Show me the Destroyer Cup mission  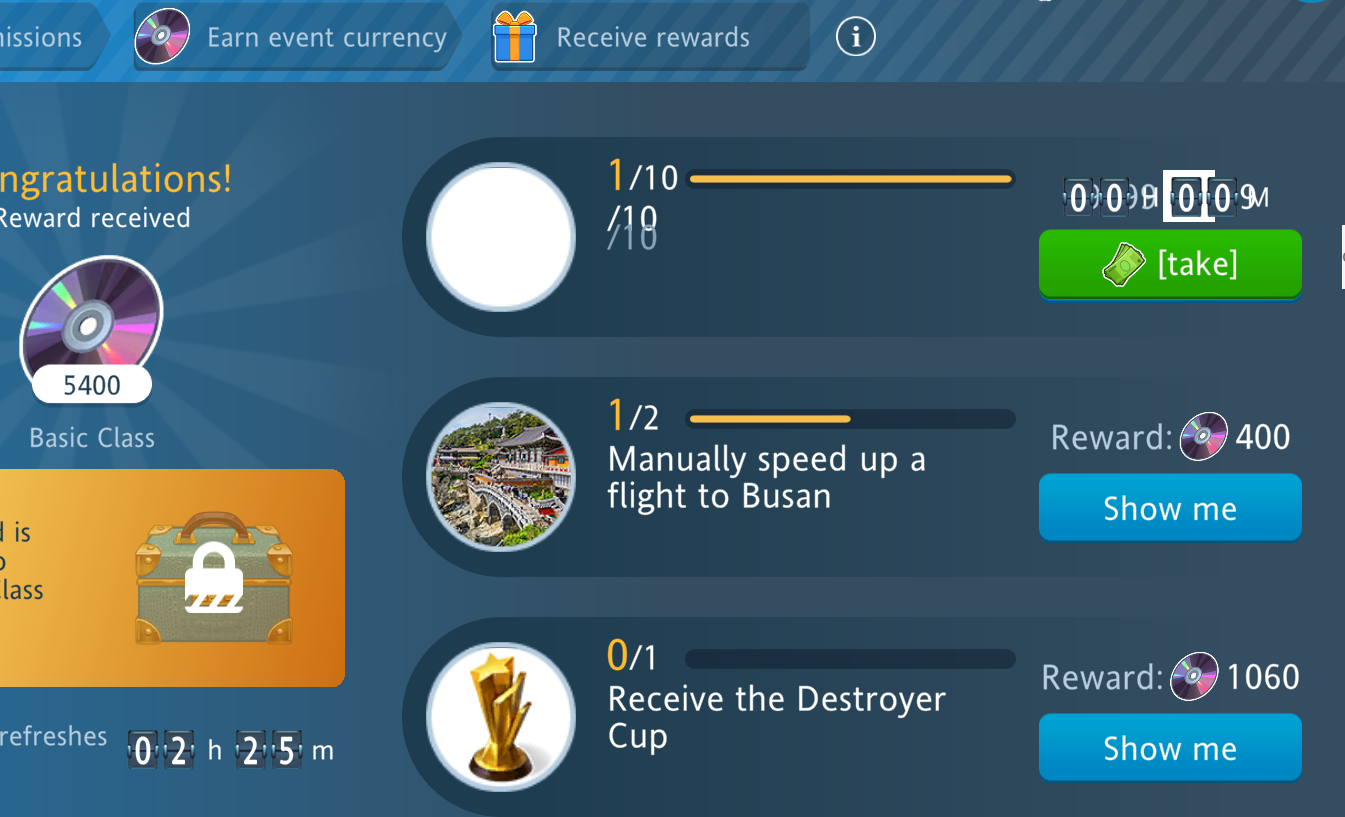pos(1170,748)
